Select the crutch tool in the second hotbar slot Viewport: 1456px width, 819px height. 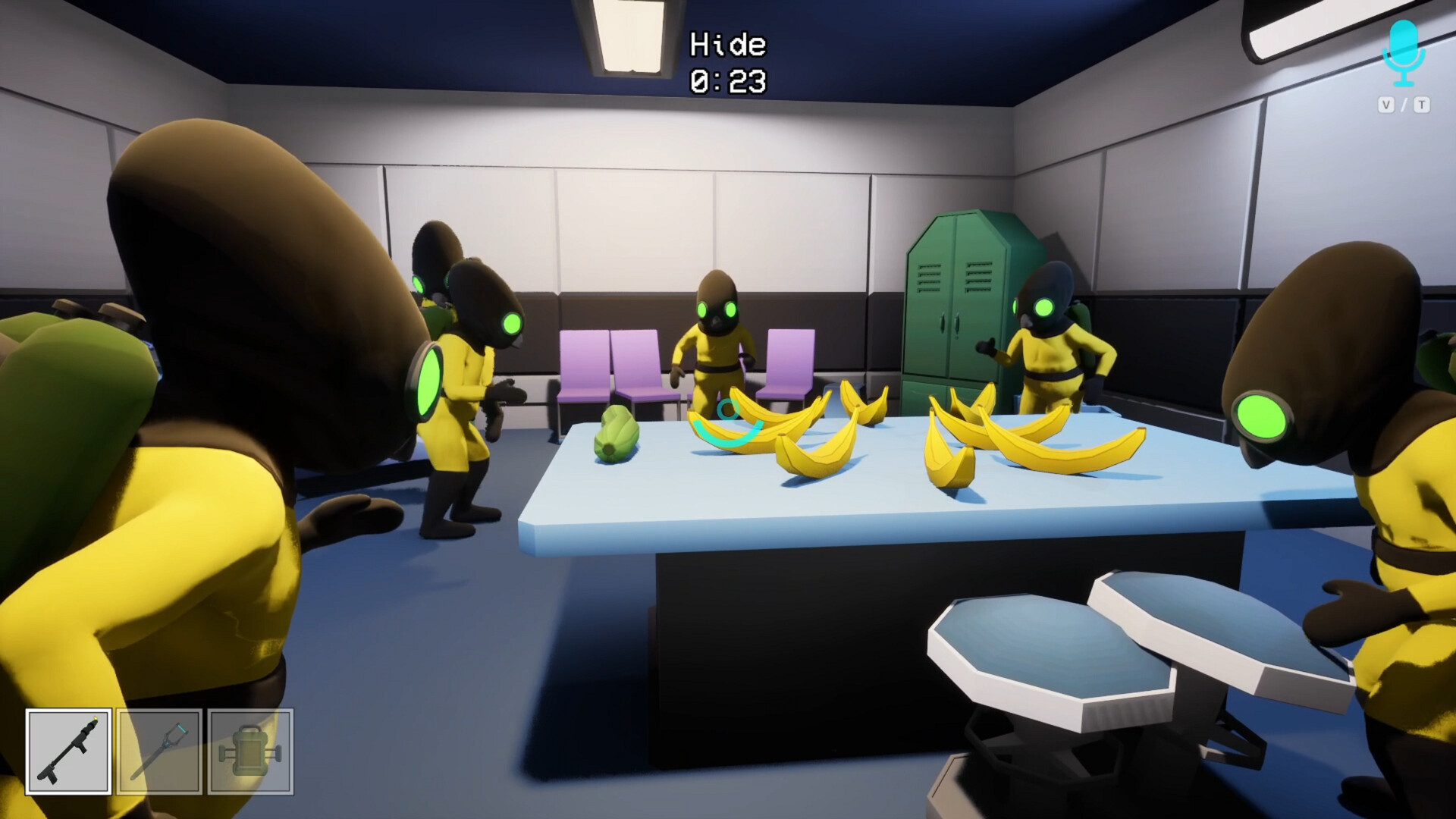coord(160,752)
